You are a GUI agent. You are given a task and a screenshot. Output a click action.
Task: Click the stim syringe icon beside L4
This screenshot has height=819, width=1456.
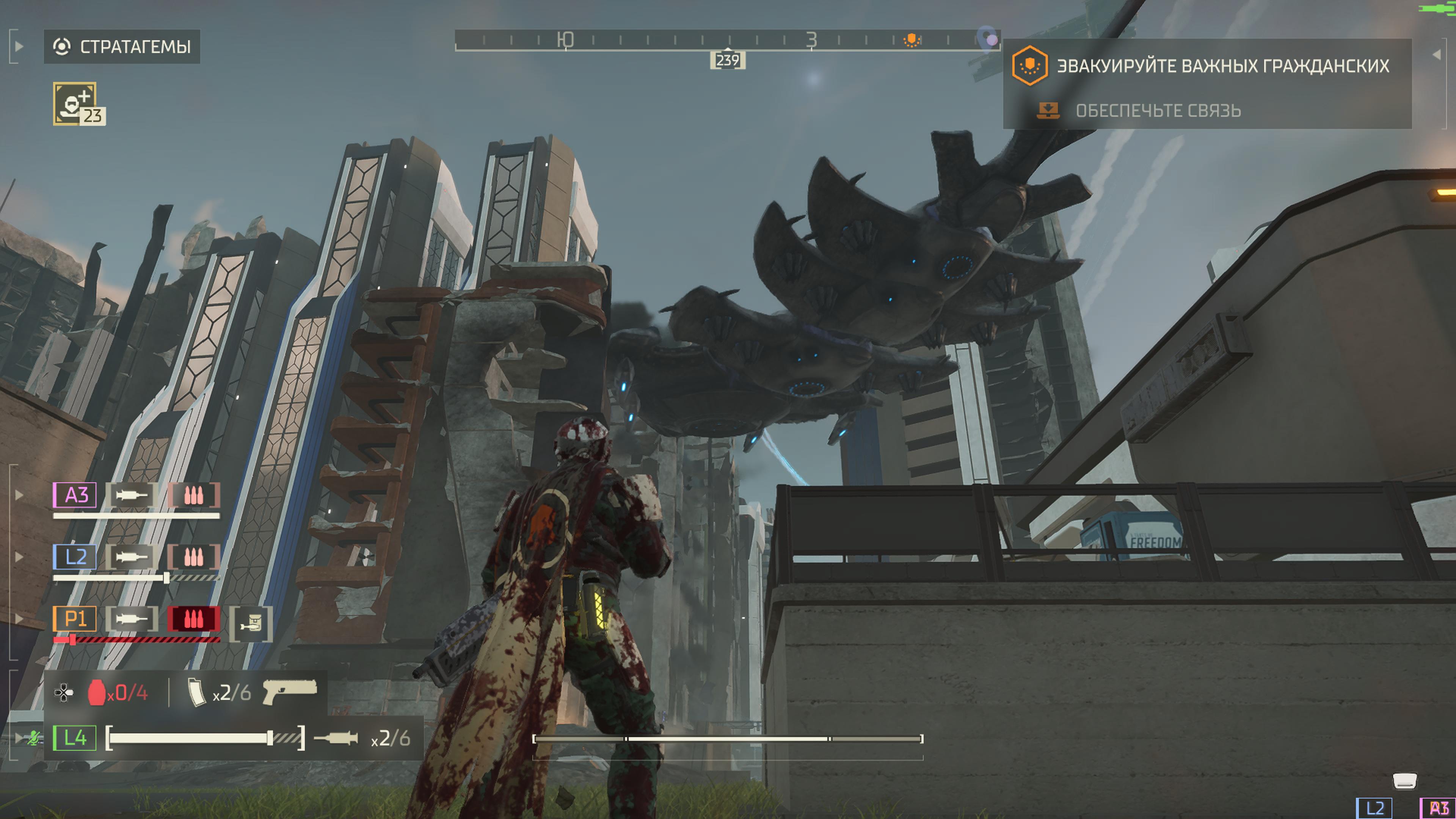[x=336, y=738]
